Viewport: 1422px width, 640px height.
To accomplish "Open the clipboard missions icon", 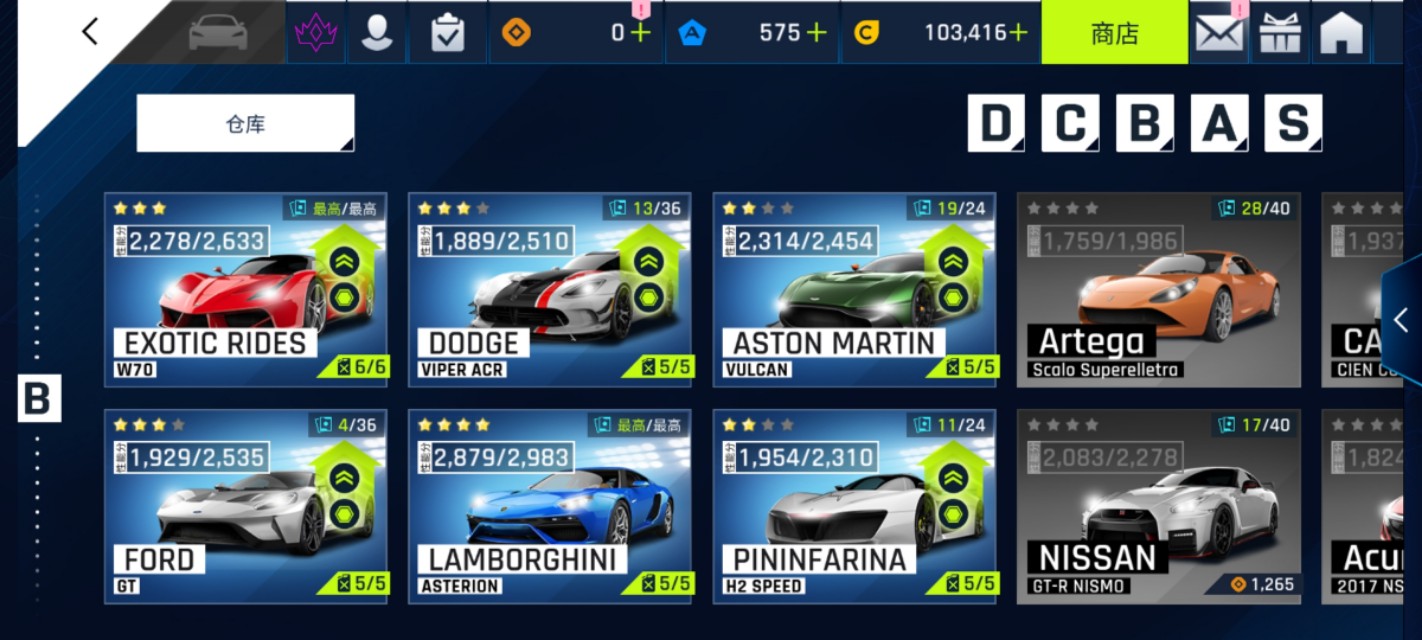I will click(447, 33).
